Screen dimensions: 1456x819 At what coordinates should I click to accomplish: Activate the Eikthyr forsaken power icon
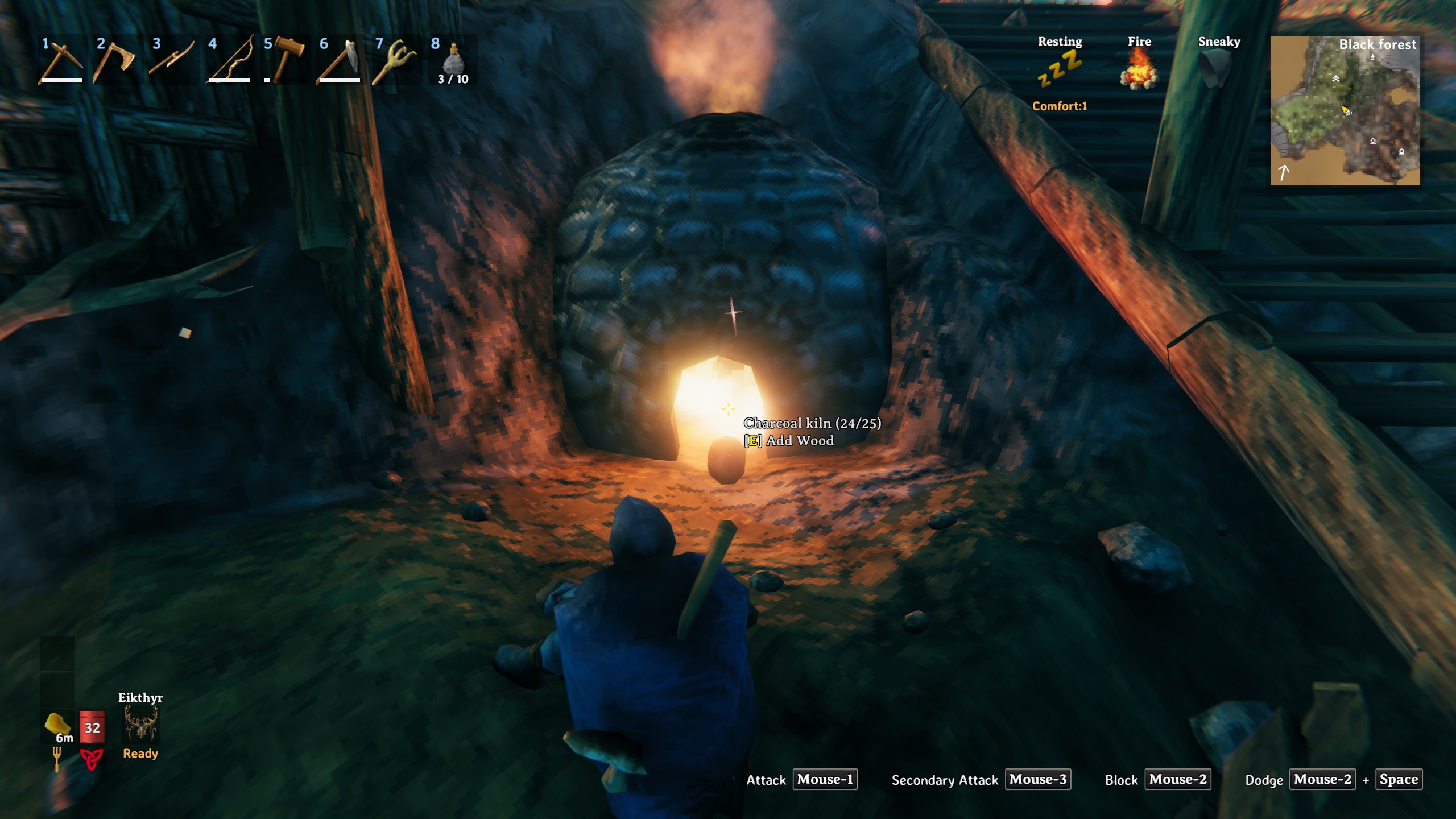coord(140,725)
